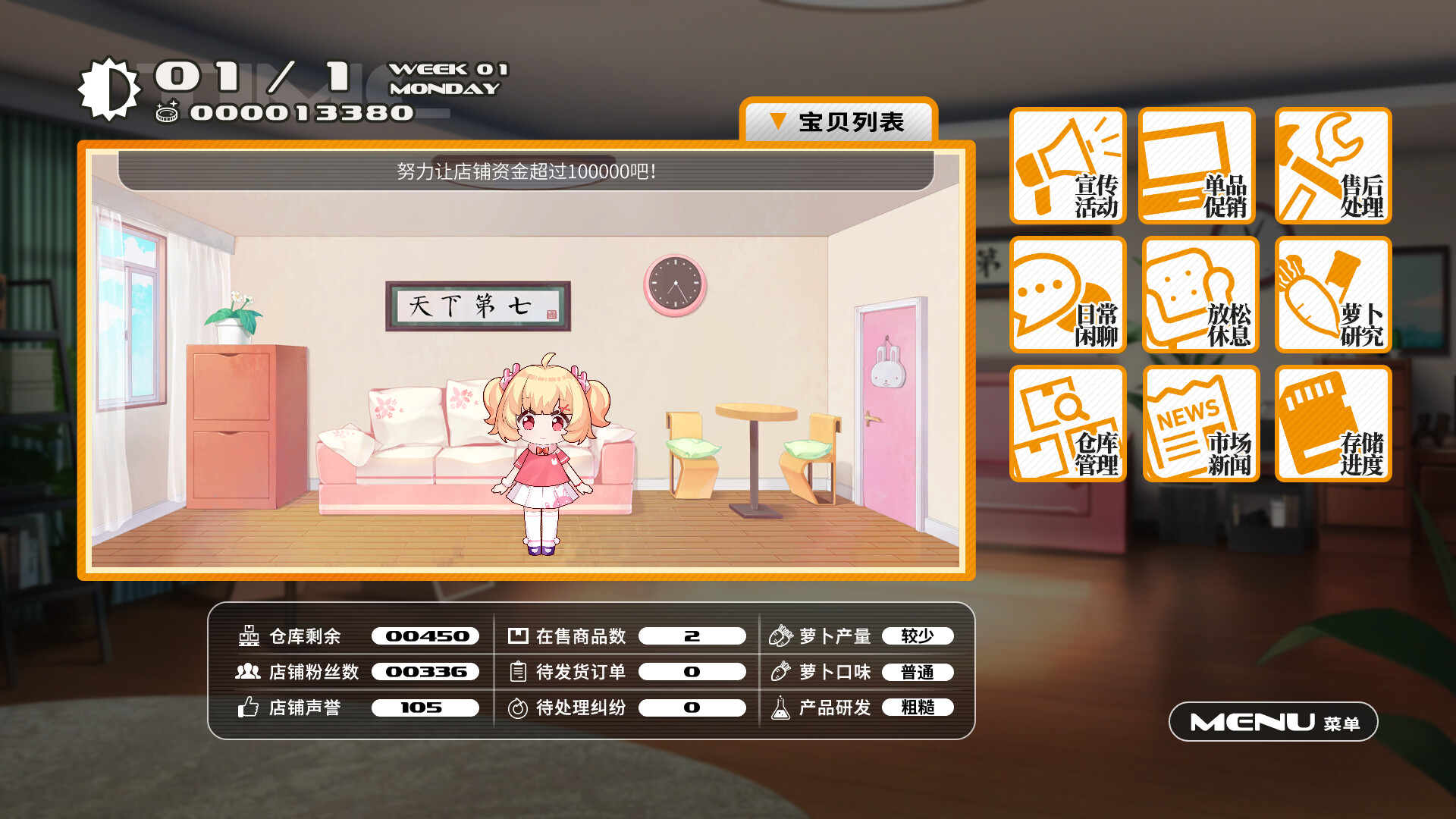Click the coin balance icon showing 000013380
Viewport: 1456px width, 819px height.
tap(168, 112)
